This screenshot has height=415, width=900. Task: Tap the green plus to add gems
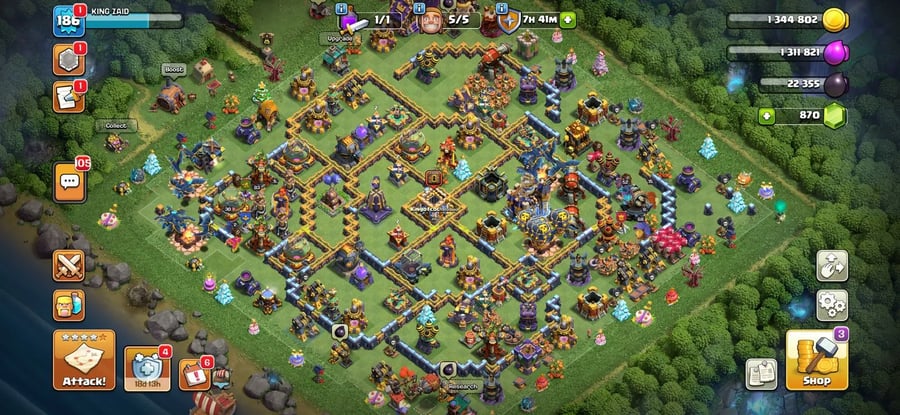coord(767,116)
